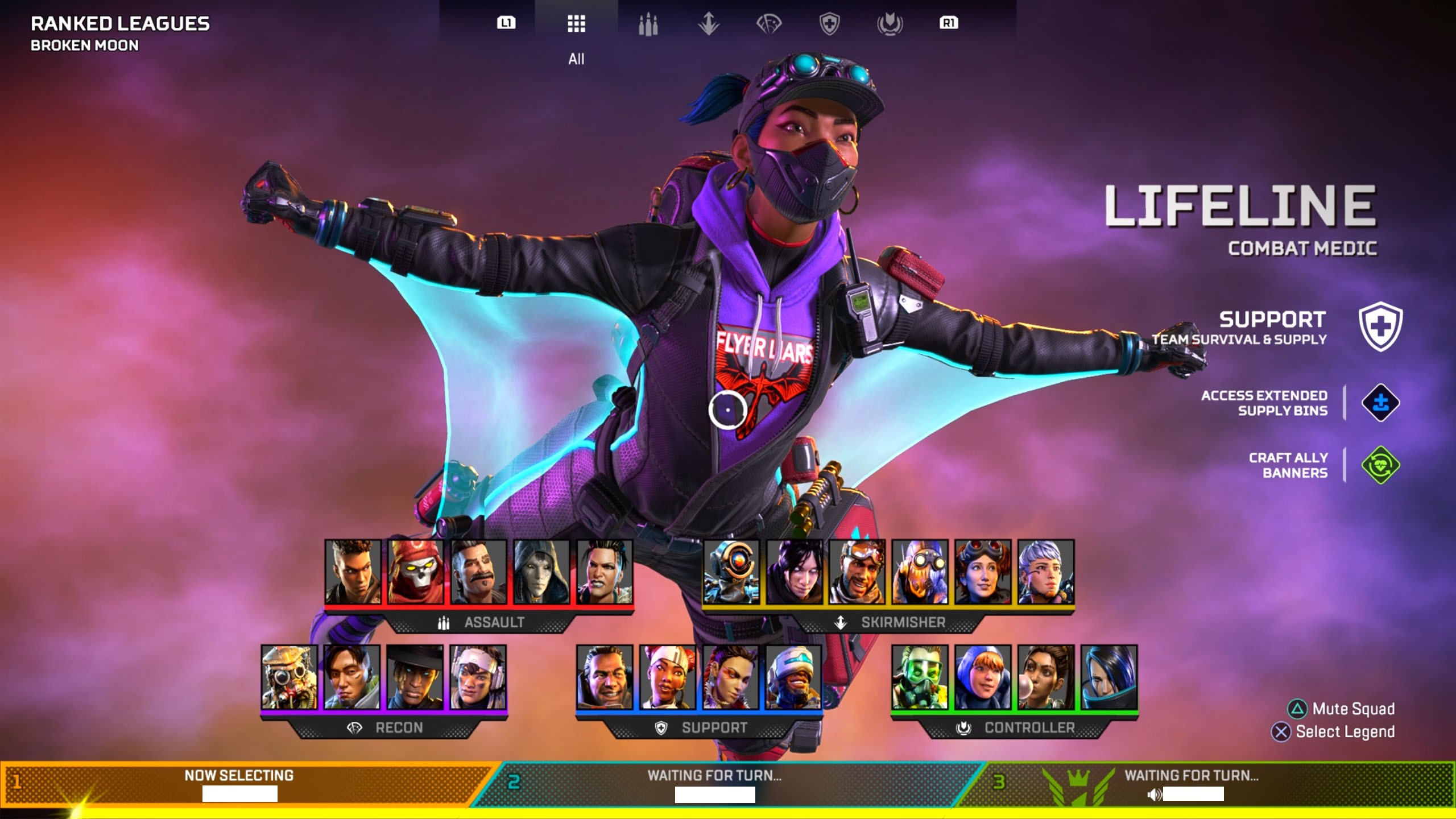Choose Seer, the legend wearing a hat
The height and width of the screenshot is (819, 1456).
[415, 677]
